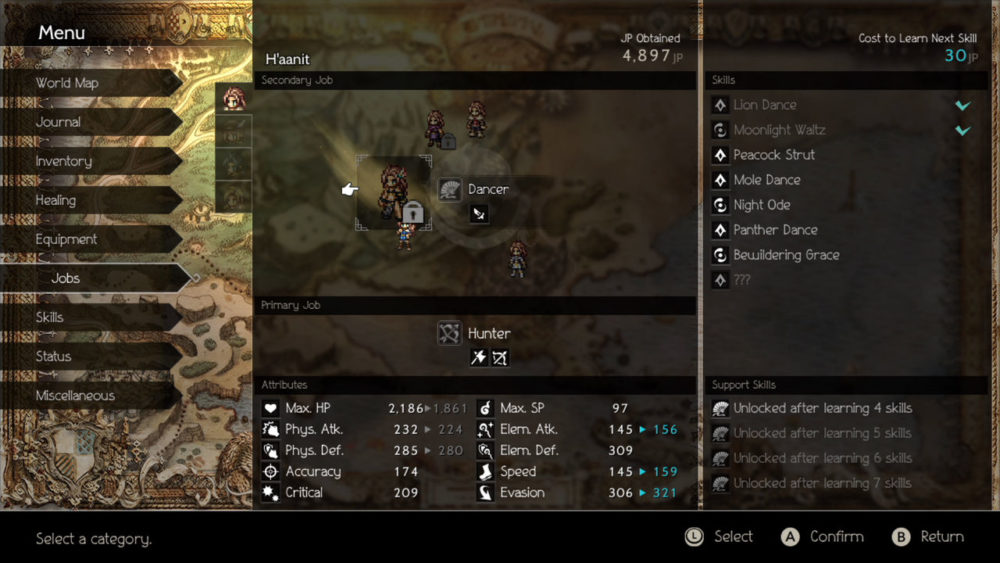Choose the Panther Dance skill

pos(775,230)
